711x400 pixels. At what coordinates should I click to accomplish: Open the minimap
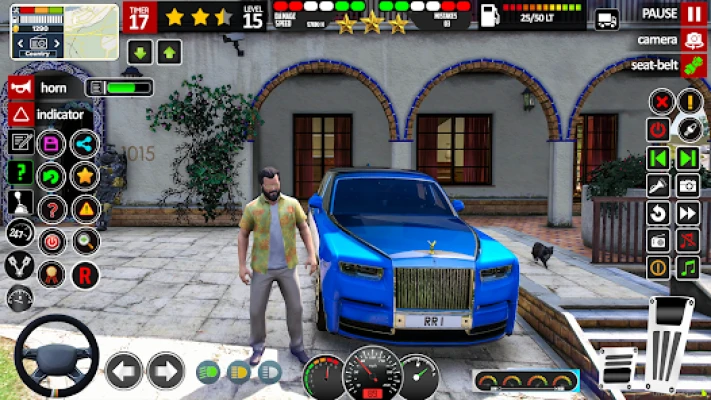[64, 30]
